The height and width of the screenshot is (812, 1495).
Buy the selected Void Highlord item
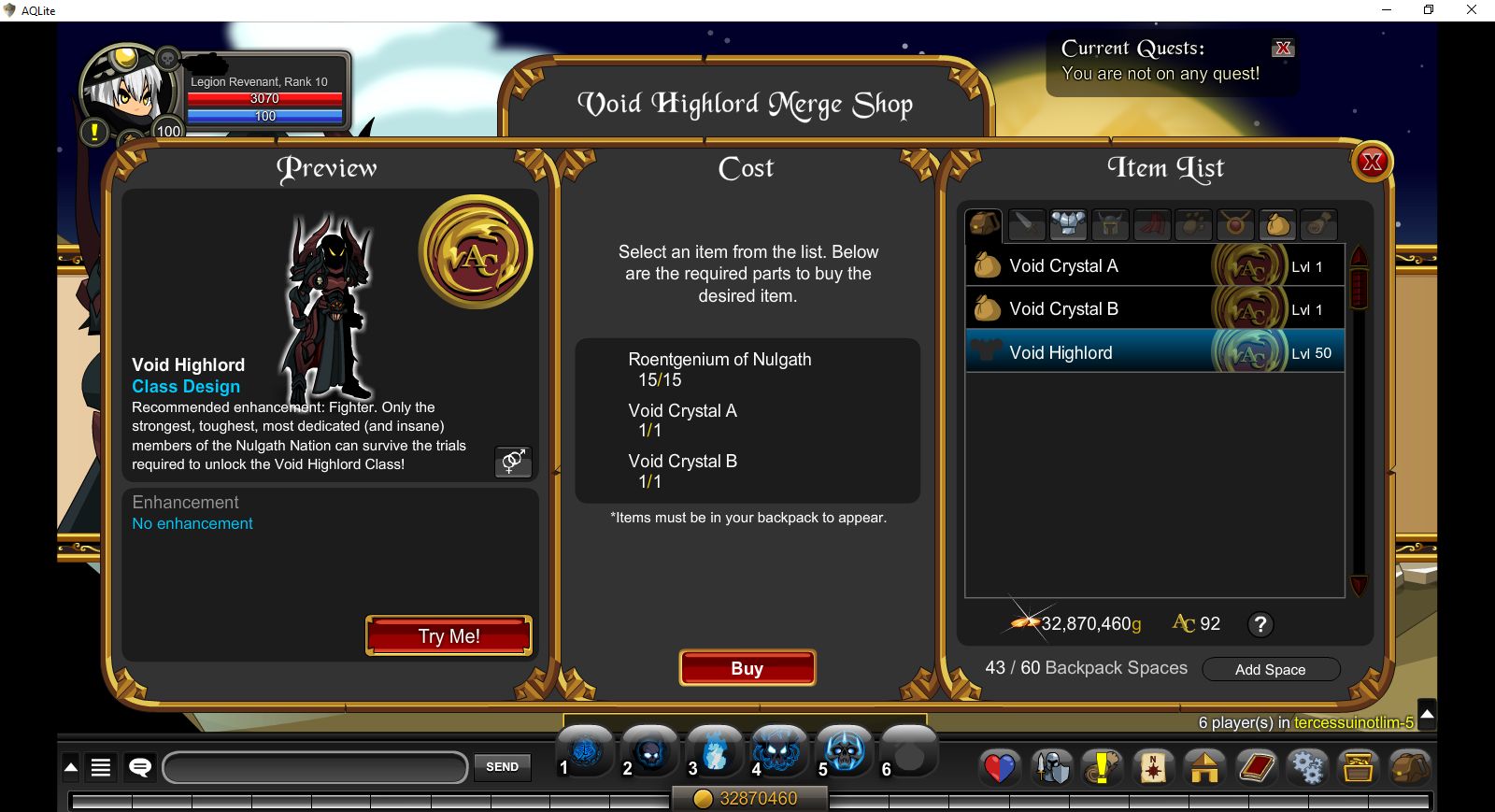click(747, 668)
